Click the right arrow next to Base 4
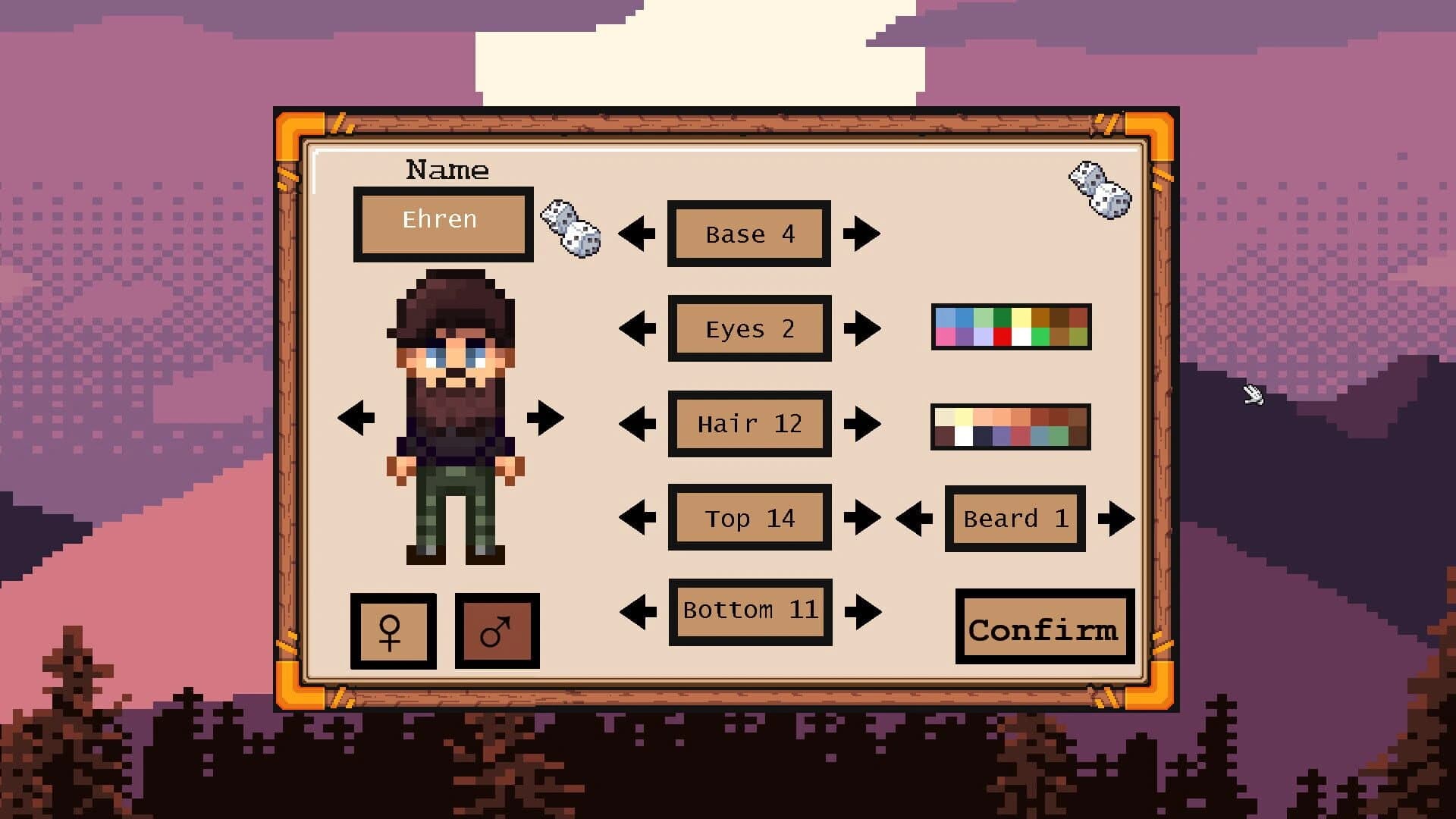 click(862, 234)
